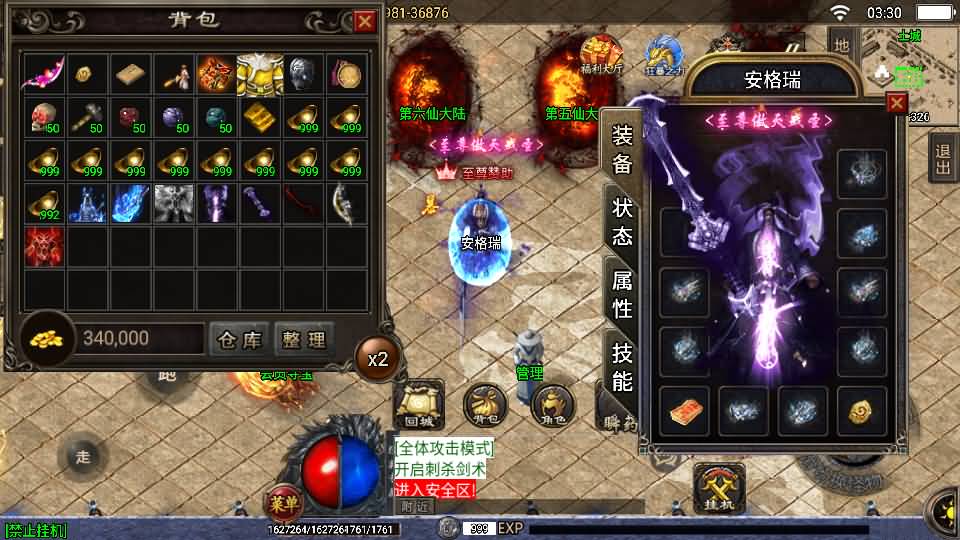
Task: Select the red demon mask item
Action: click(x=43, y=246)
